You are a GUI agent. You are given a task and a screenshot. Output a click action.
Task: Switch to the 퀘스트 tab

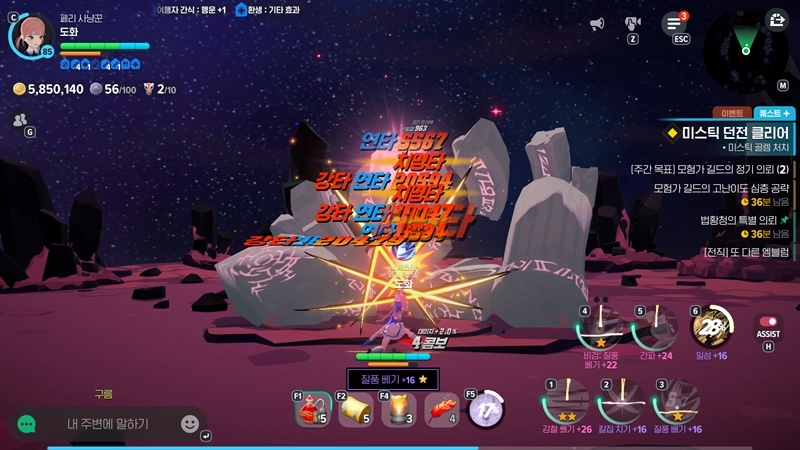775,113
